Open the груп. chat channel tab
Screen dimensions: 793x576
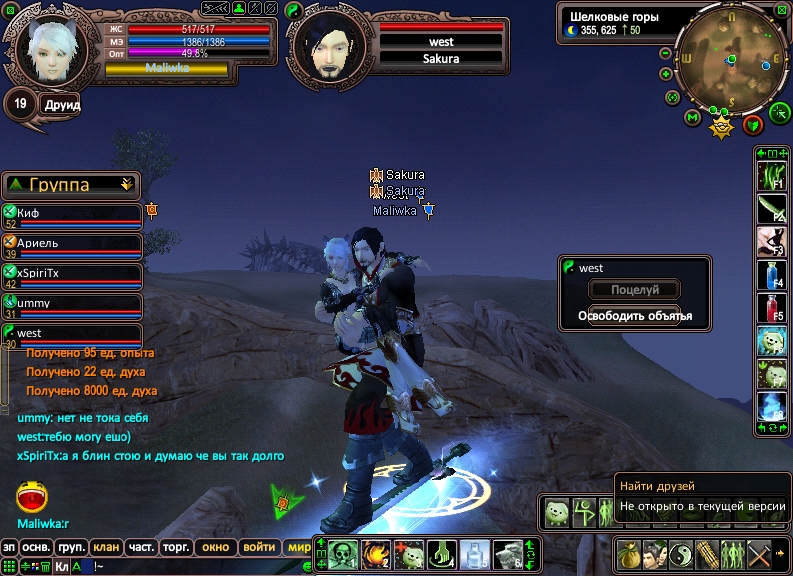point(70,547)
